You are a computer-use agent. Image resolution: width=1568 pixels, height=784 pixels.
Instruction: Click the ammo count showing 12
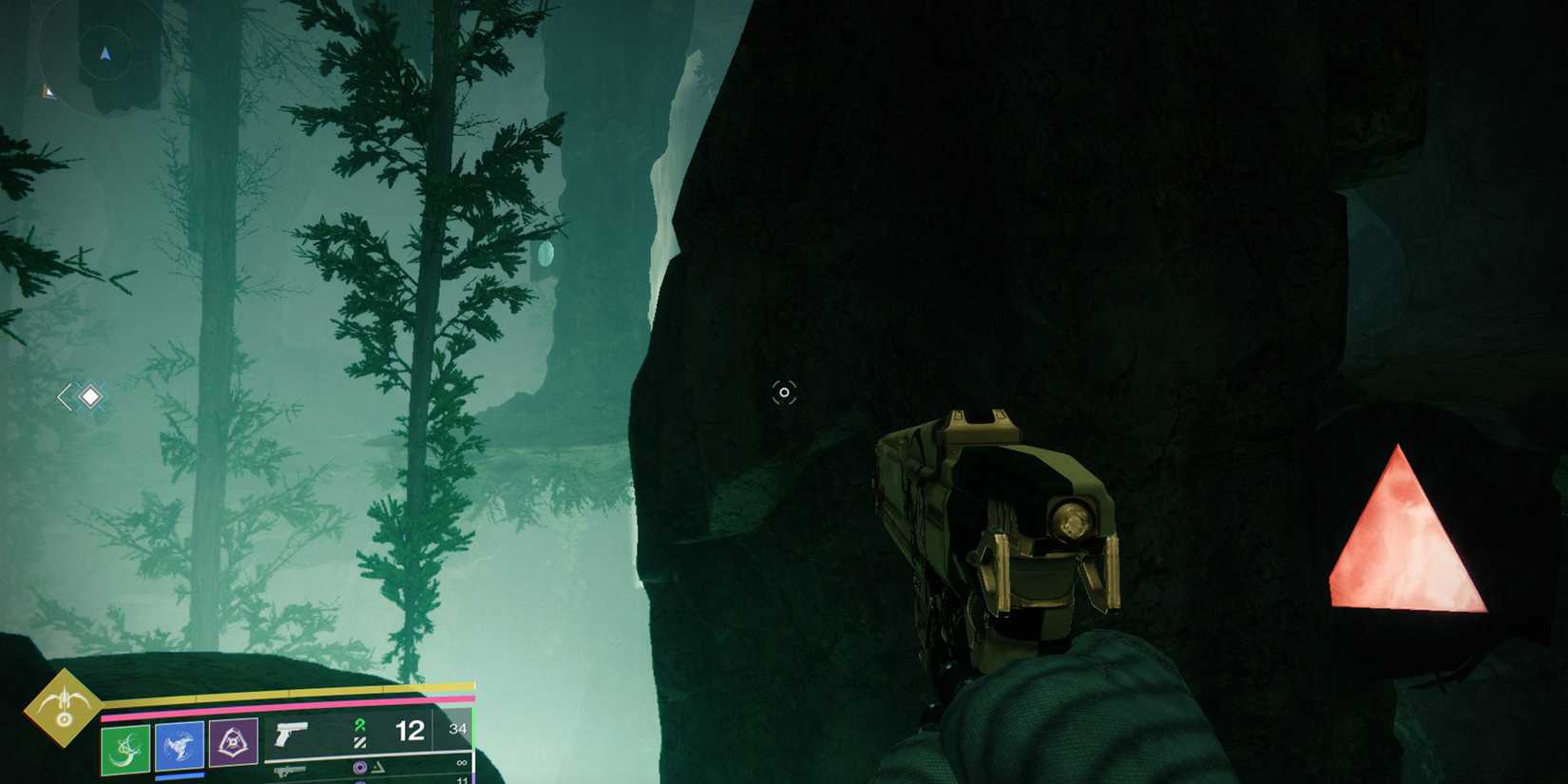(x=408, y=730)
